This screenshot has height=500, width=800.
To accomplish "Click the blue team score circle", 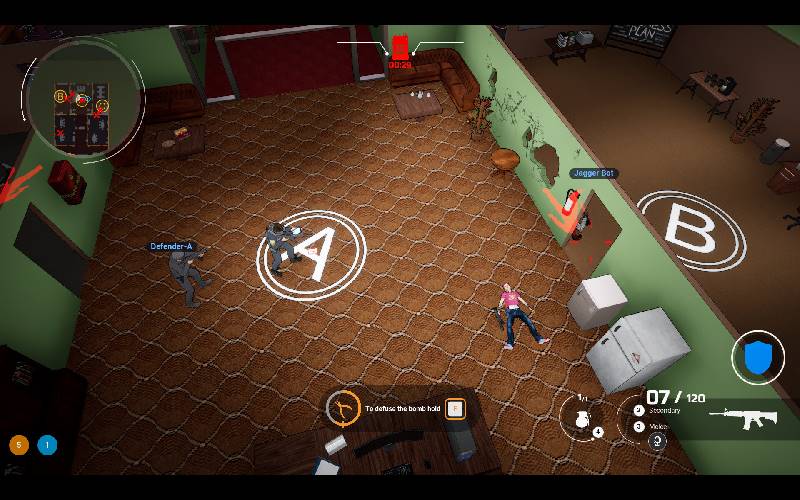I will 46,445.
